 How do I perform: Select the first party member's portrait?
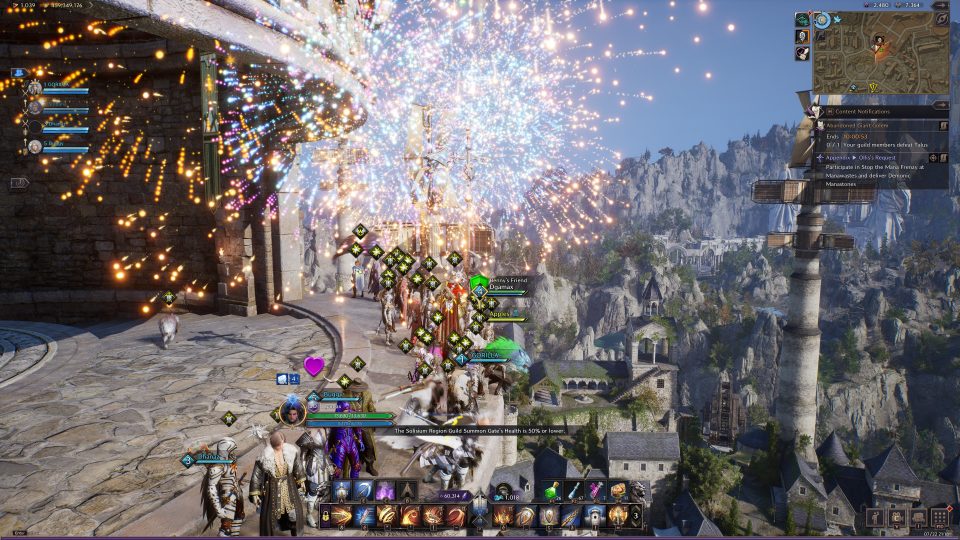34,89
